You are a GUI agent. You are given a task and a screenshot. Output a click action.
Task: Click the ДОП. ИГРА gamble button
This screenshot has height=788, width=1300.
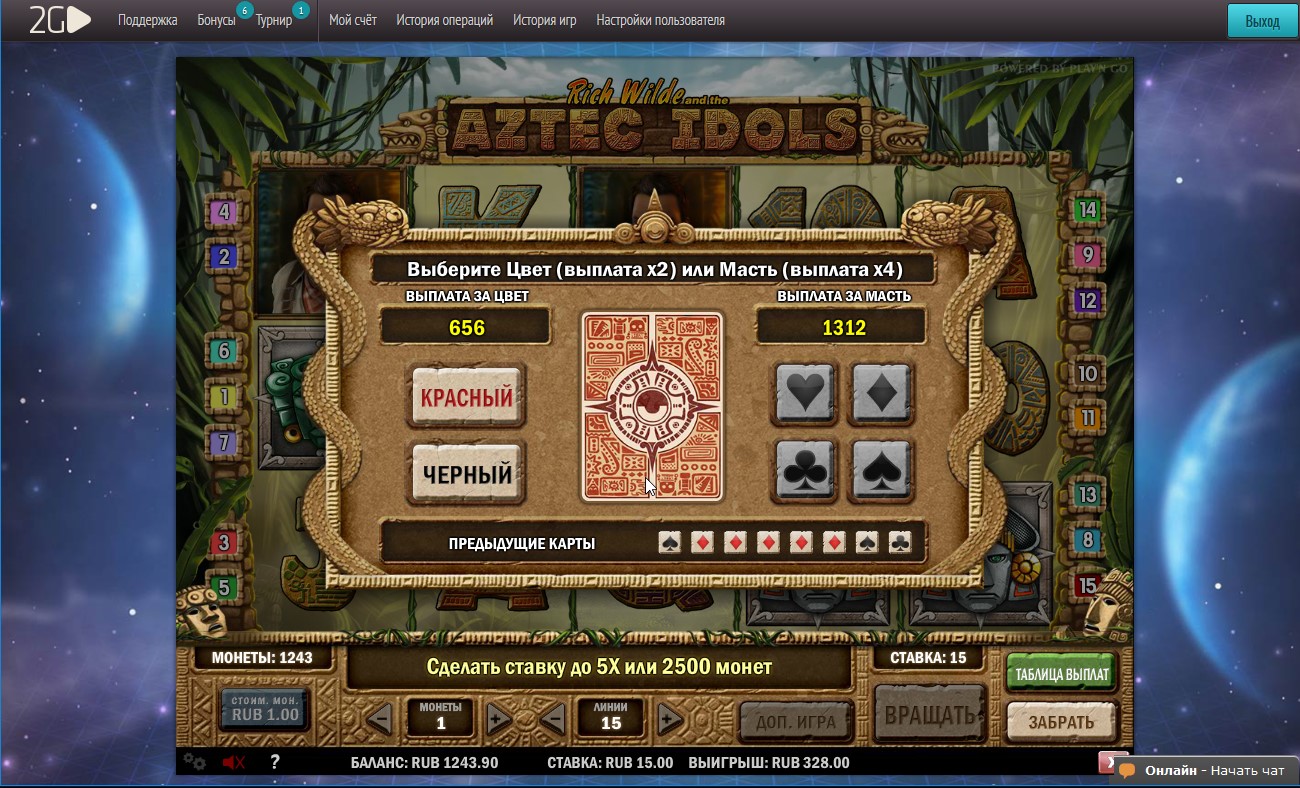point(796,721)
